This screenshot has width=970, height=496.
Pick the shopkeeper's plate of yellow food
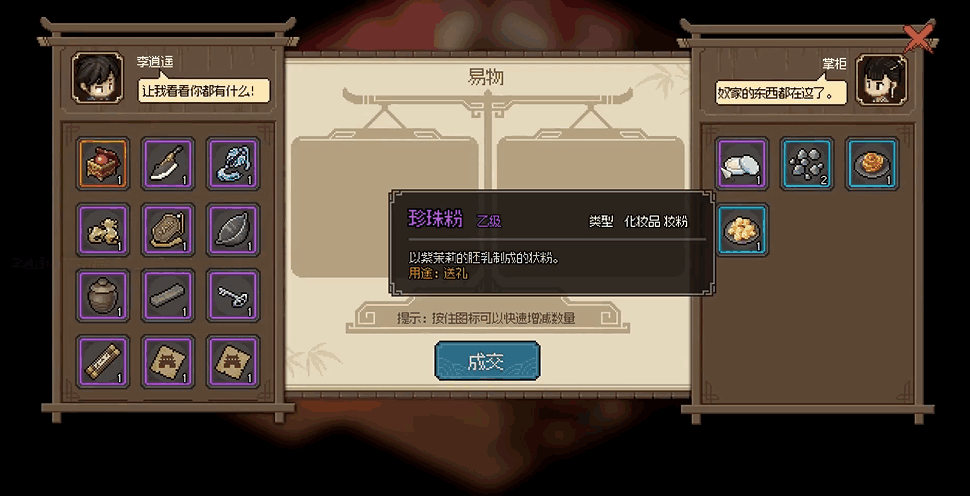pyautogui.click(x=742, y=229)
